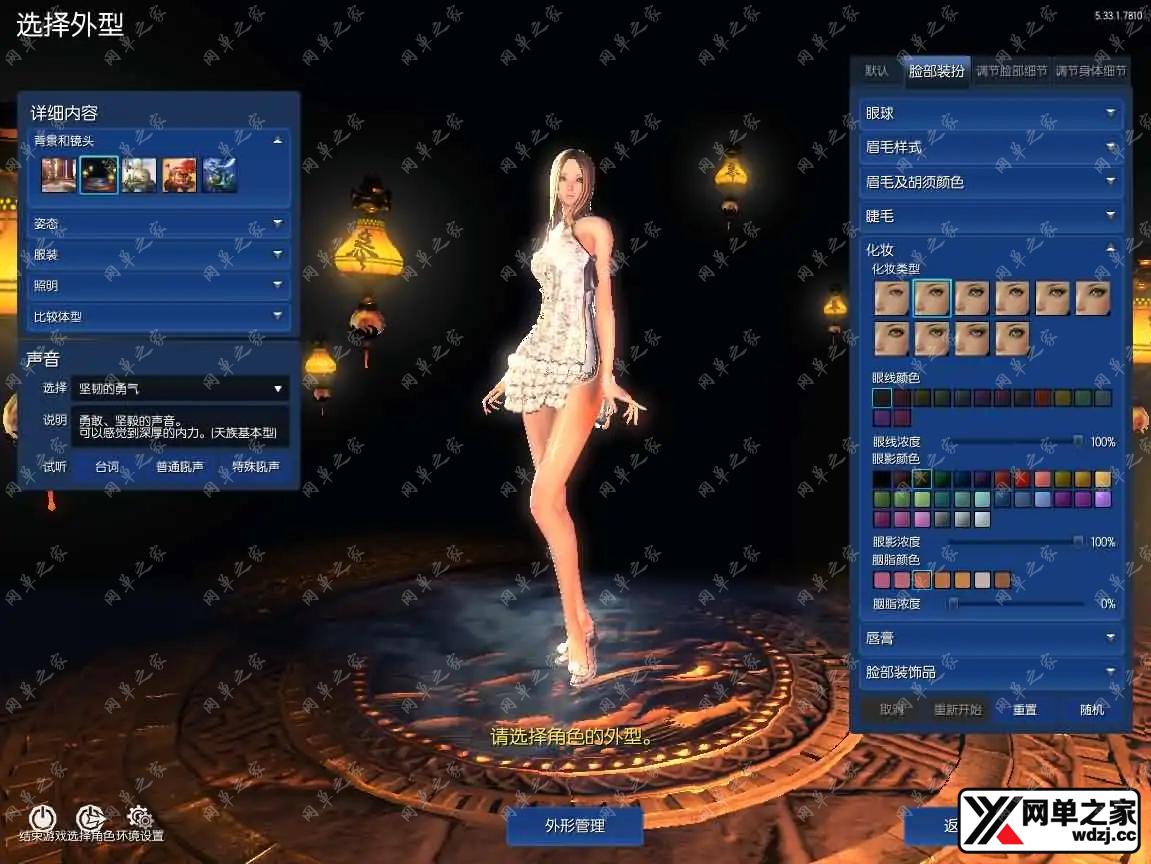This screenshot has width=1151, height=864.
Task: Open the voice selection dropdown 坚韧的勇气
Action: pyautogui.click(x=181, y=388)
